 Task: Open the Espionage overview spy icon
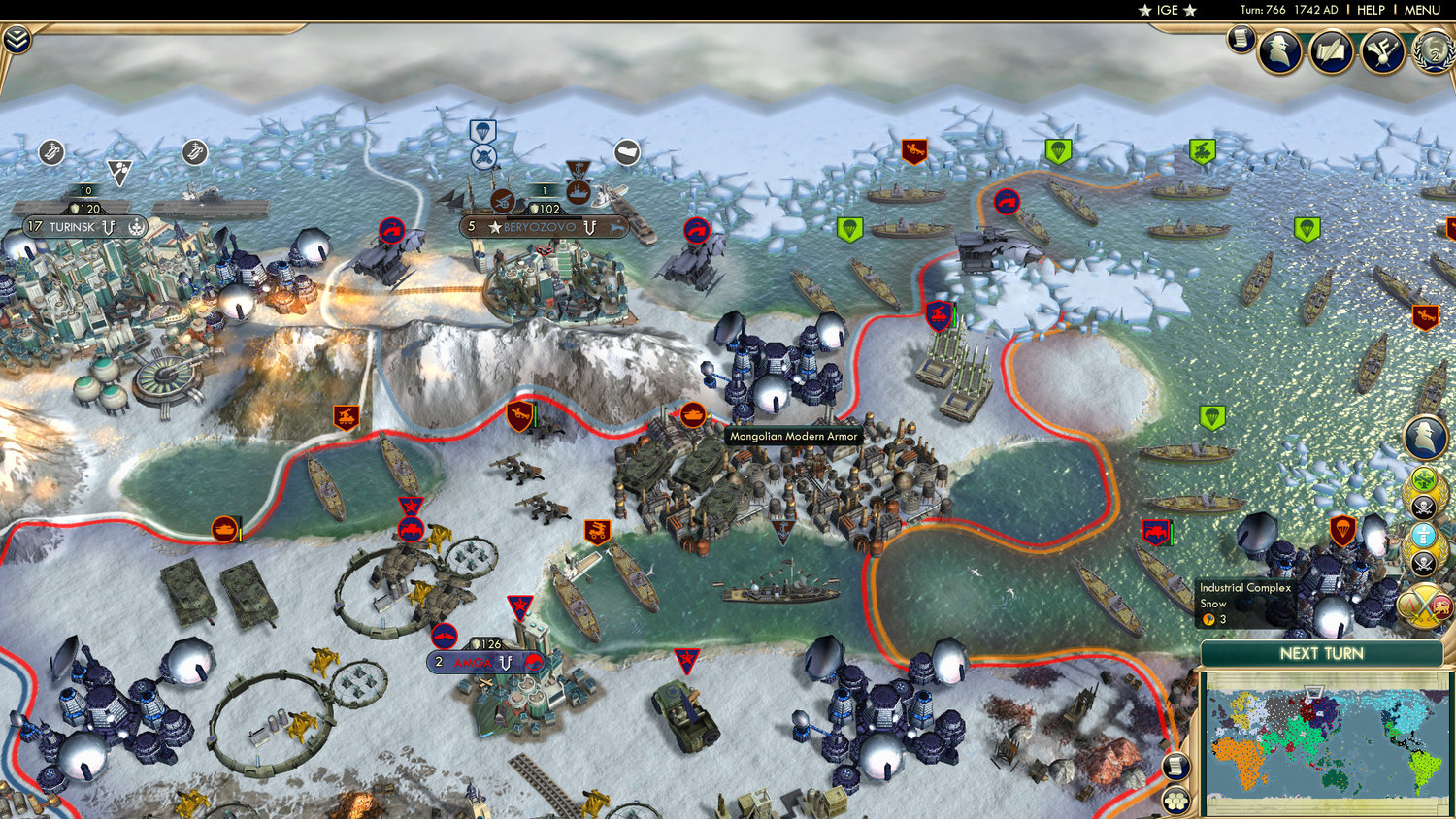(x=1281, y=50)
